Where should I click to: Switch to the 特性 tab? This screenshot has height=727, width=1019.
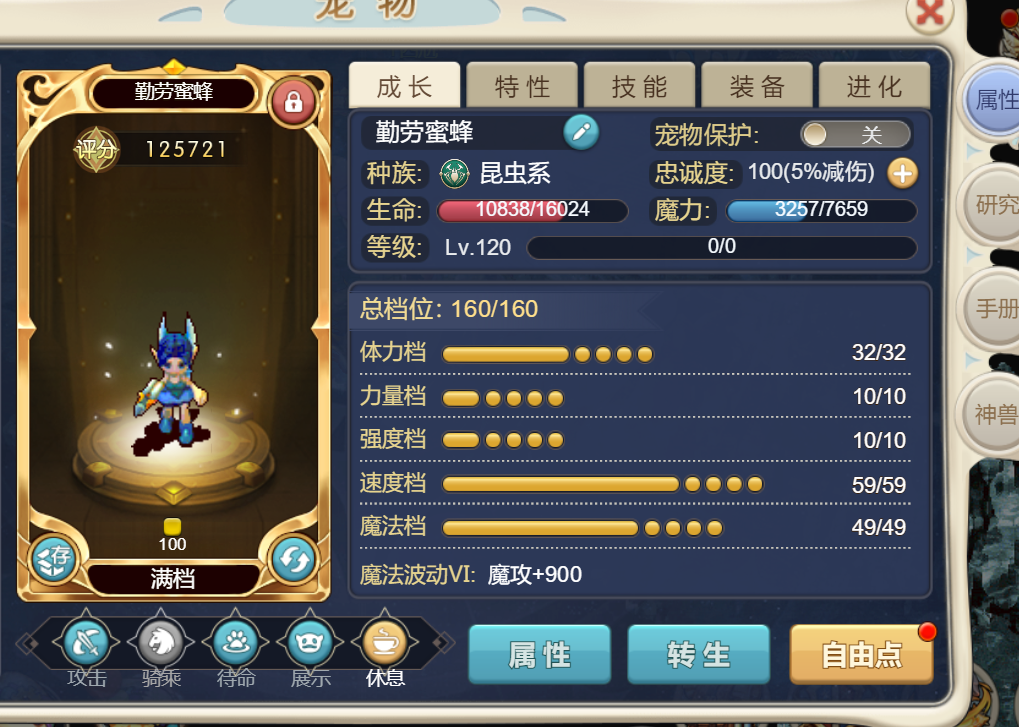click(522, 86)
